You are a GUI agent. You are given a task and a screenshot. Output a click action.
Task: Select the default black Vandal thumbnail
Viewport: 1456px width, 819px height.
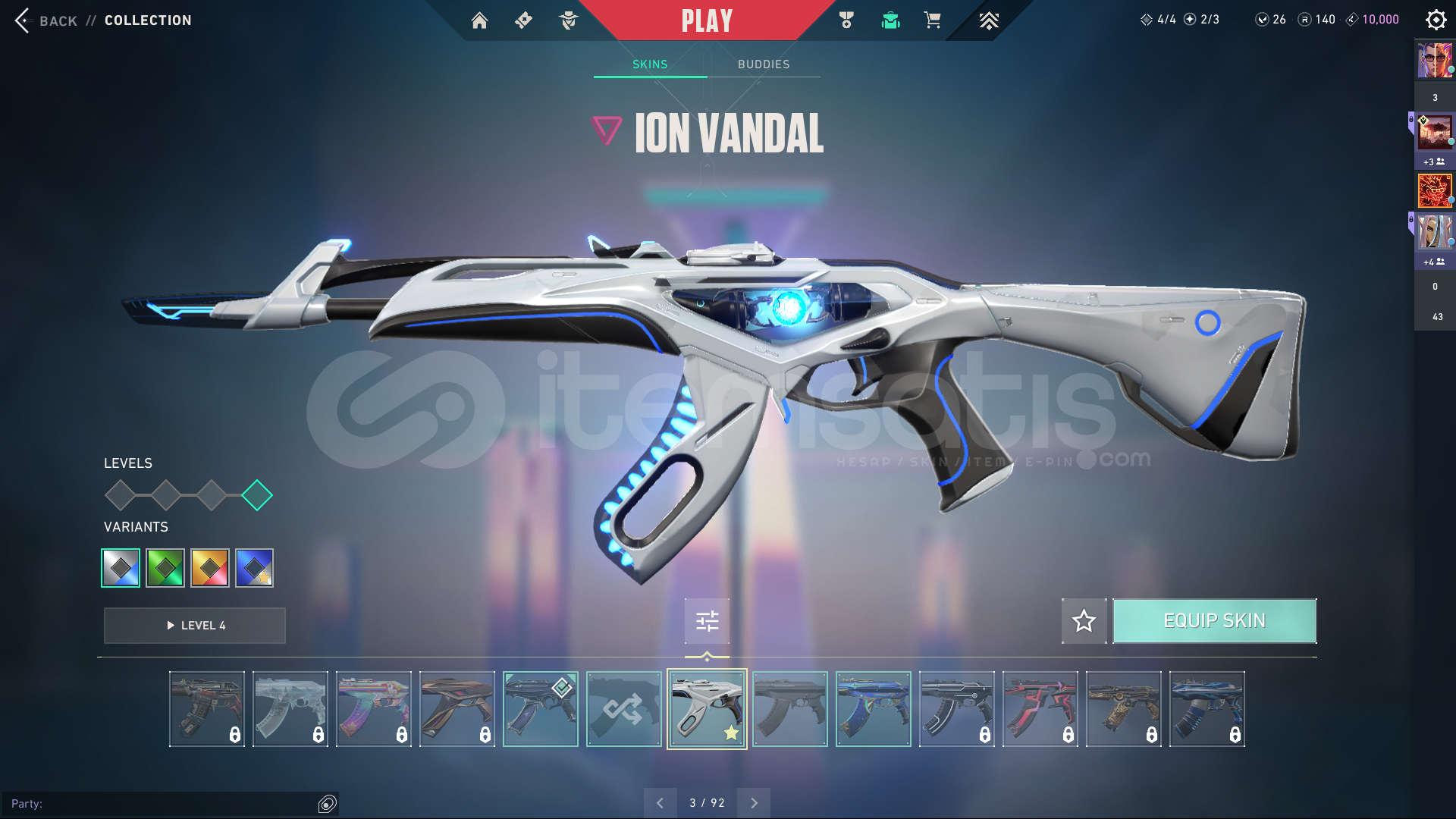[x=790, y=709]
